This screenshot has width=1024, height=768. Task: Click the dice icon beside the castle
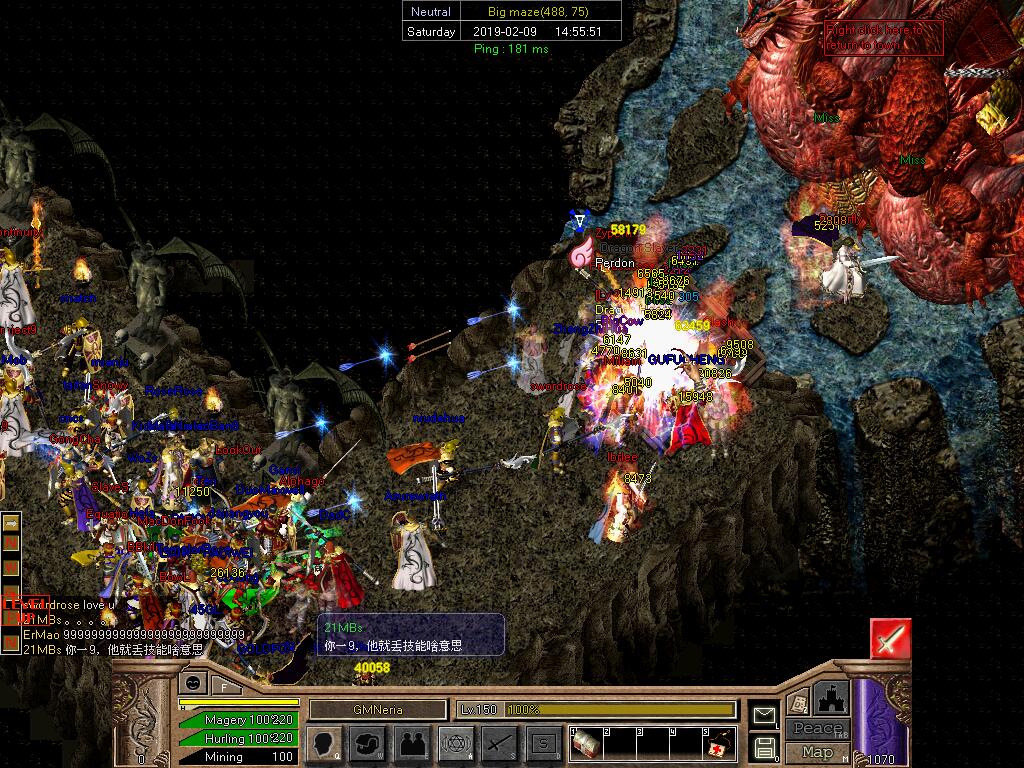click(x=798, y=702)
